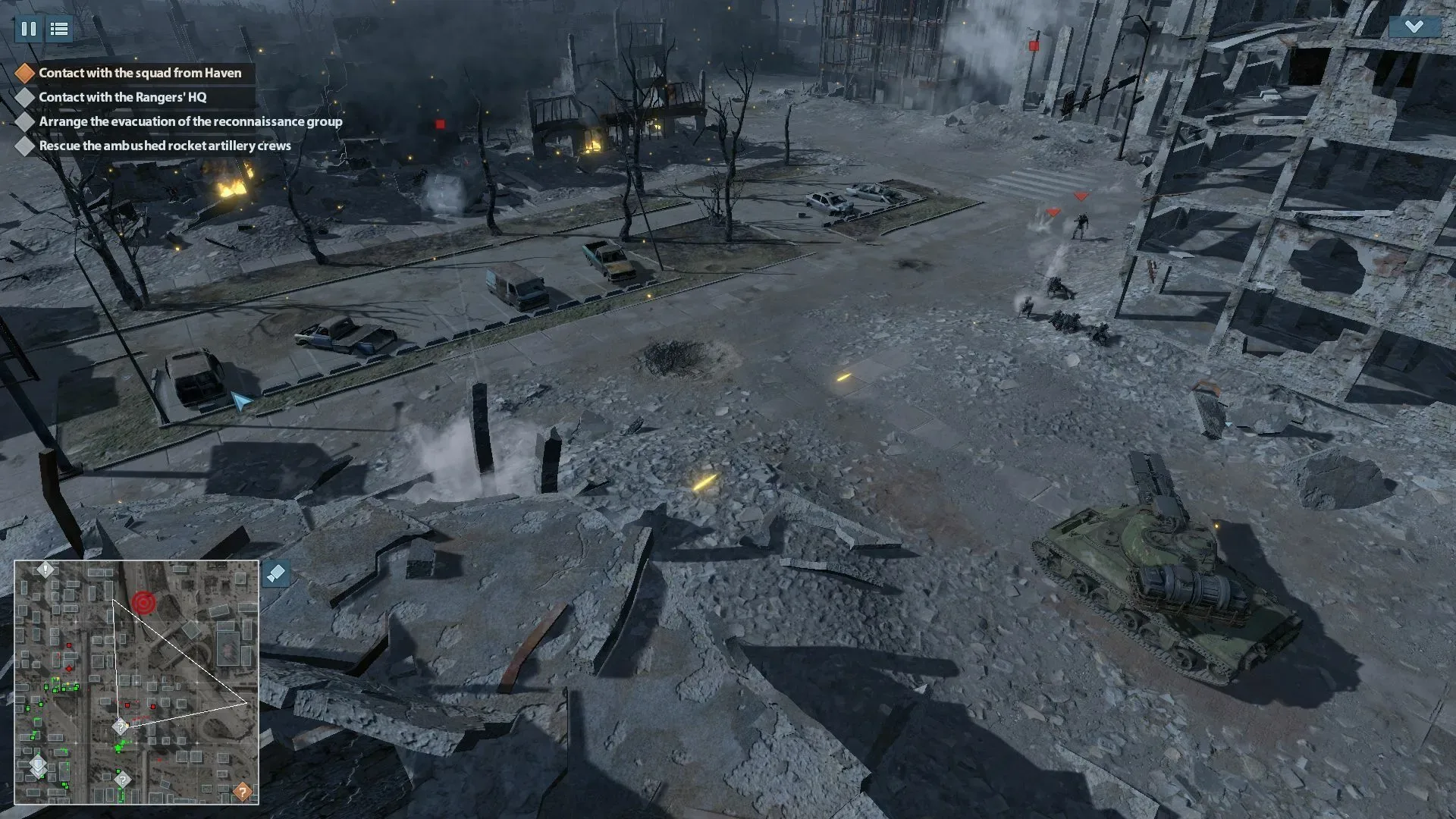Click the grey diamond beside Rangers' HQ objective
The width and height of the screenshot is (1456, 819).
(25, 97)
